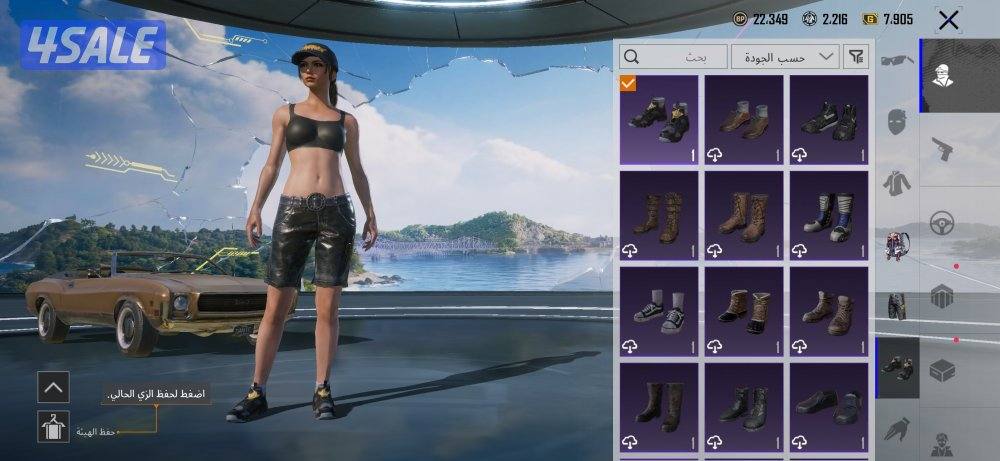Open the sort-by-quality dropdown

(784, 56)
